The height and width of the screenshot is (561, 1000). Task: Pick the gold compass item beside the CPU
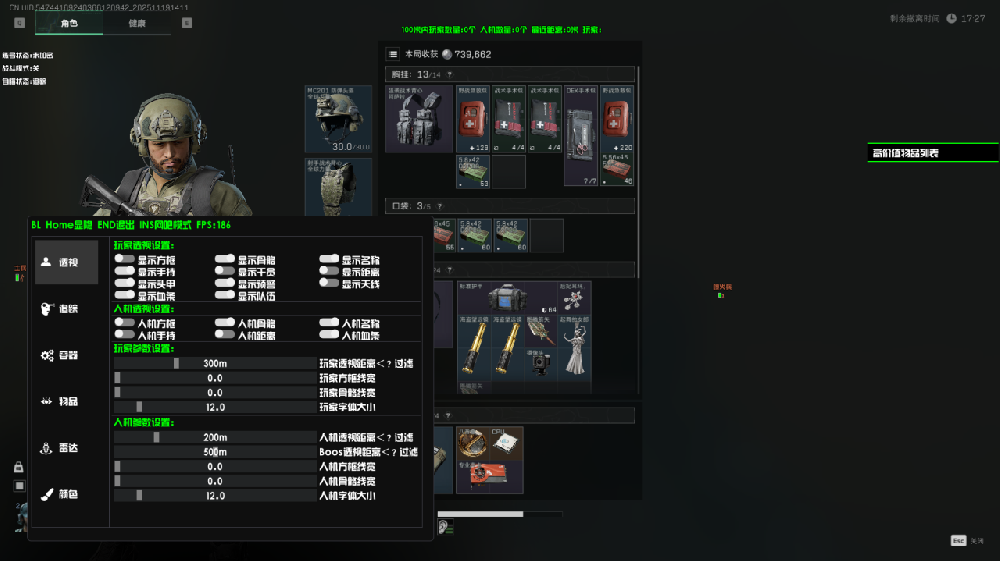tap(472, 443)
